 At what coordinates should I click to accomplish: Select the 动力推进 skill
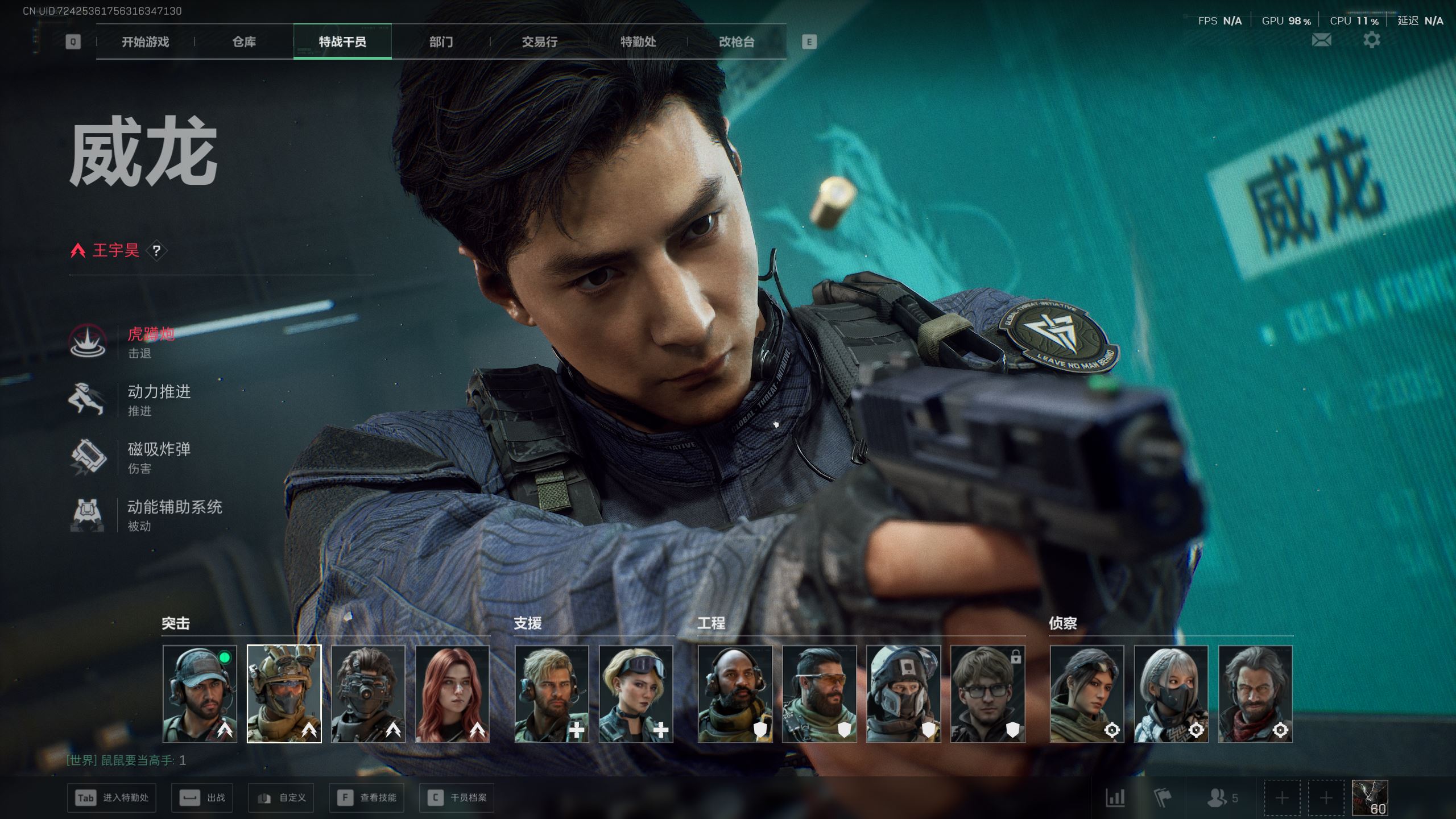point(159,392)
